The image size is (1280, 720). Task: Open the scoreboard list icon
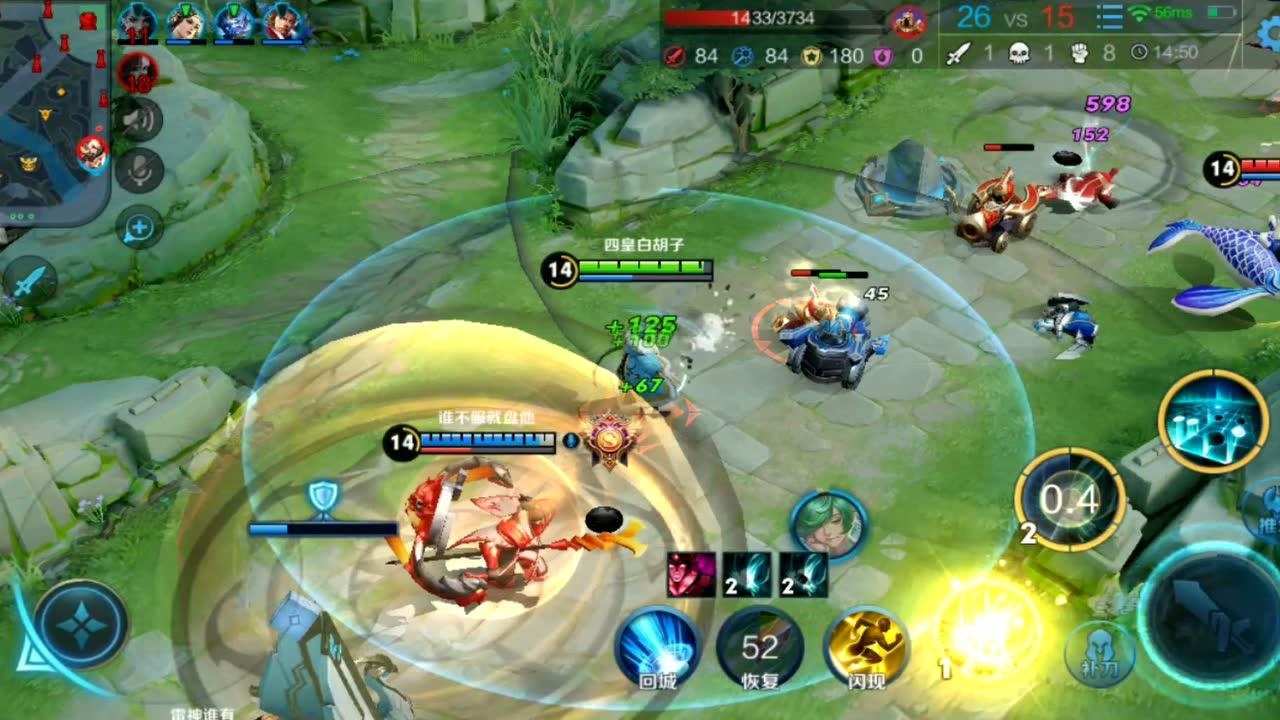[1109, 18]
